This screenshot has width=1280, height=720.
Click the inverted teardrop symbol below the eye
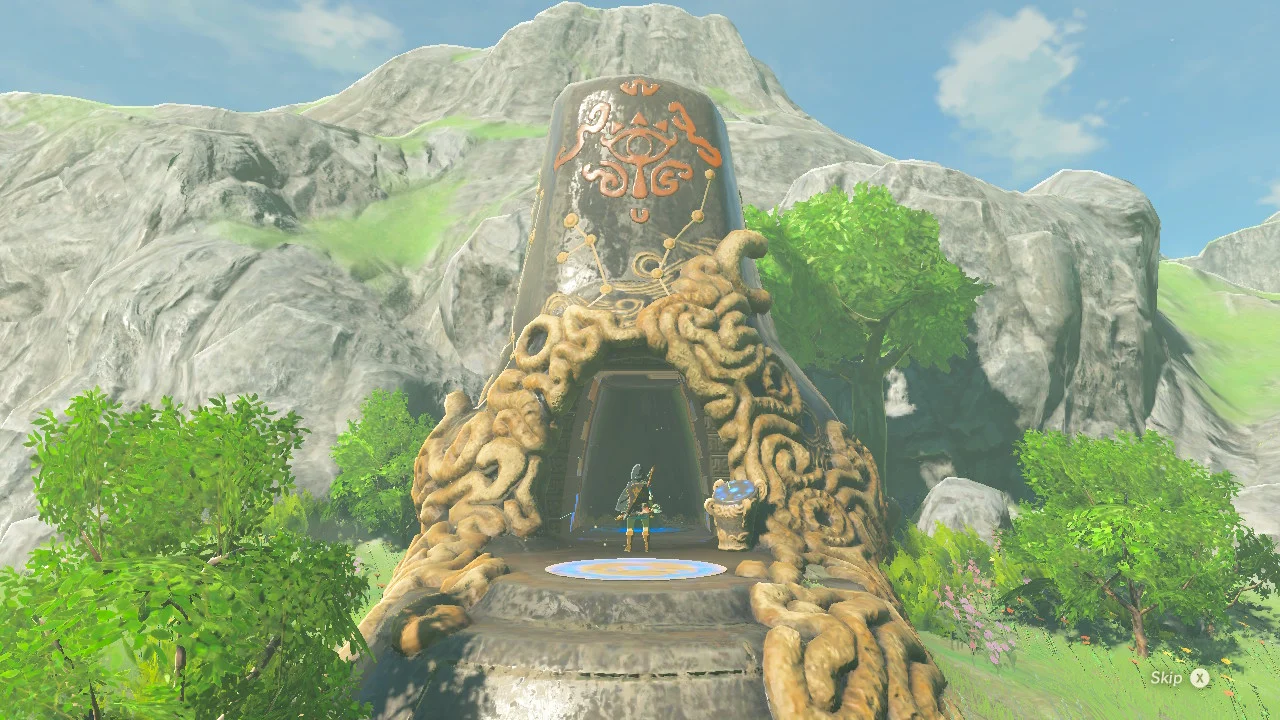pos(641,215)
